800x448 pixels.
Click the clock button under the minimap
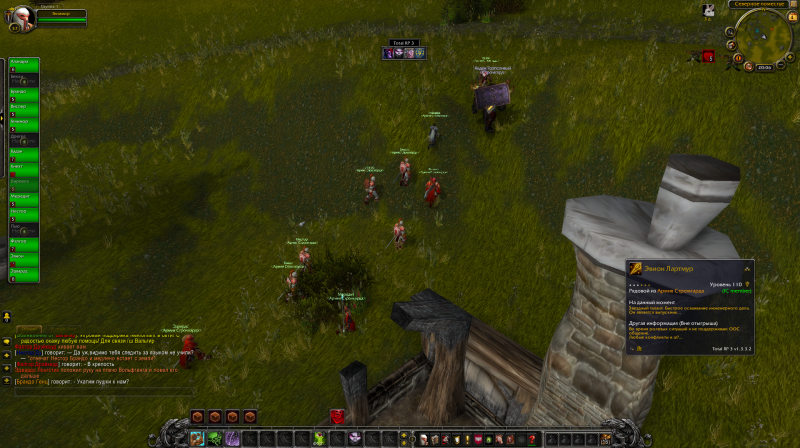pyautogui.click(x=765, y=67)
